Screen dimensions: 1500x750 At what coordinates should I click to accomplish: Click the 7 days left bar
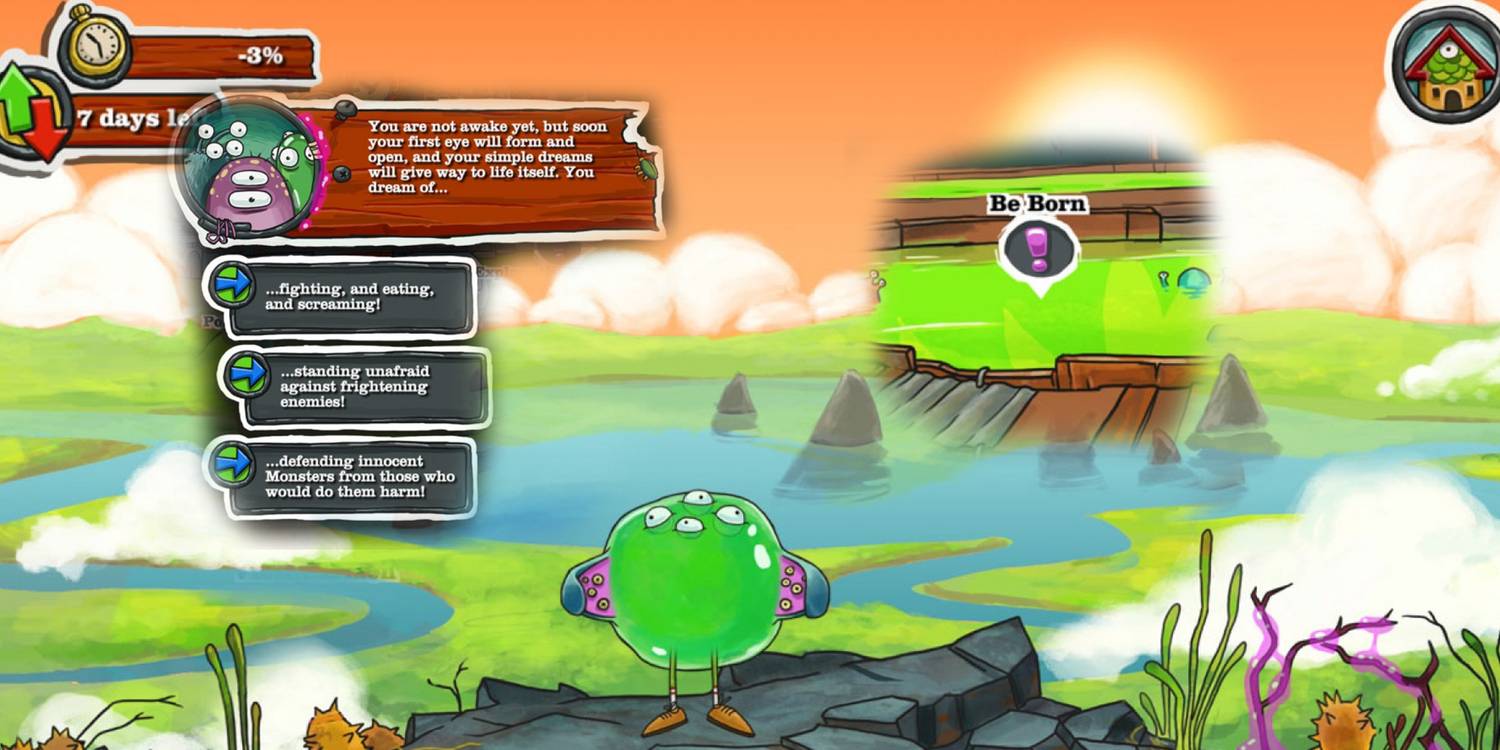pos(115,118)
